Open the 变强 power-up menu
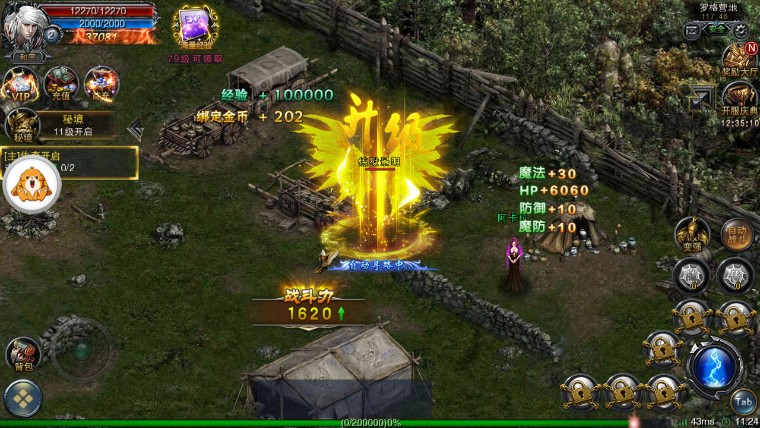 pos(692,233)
